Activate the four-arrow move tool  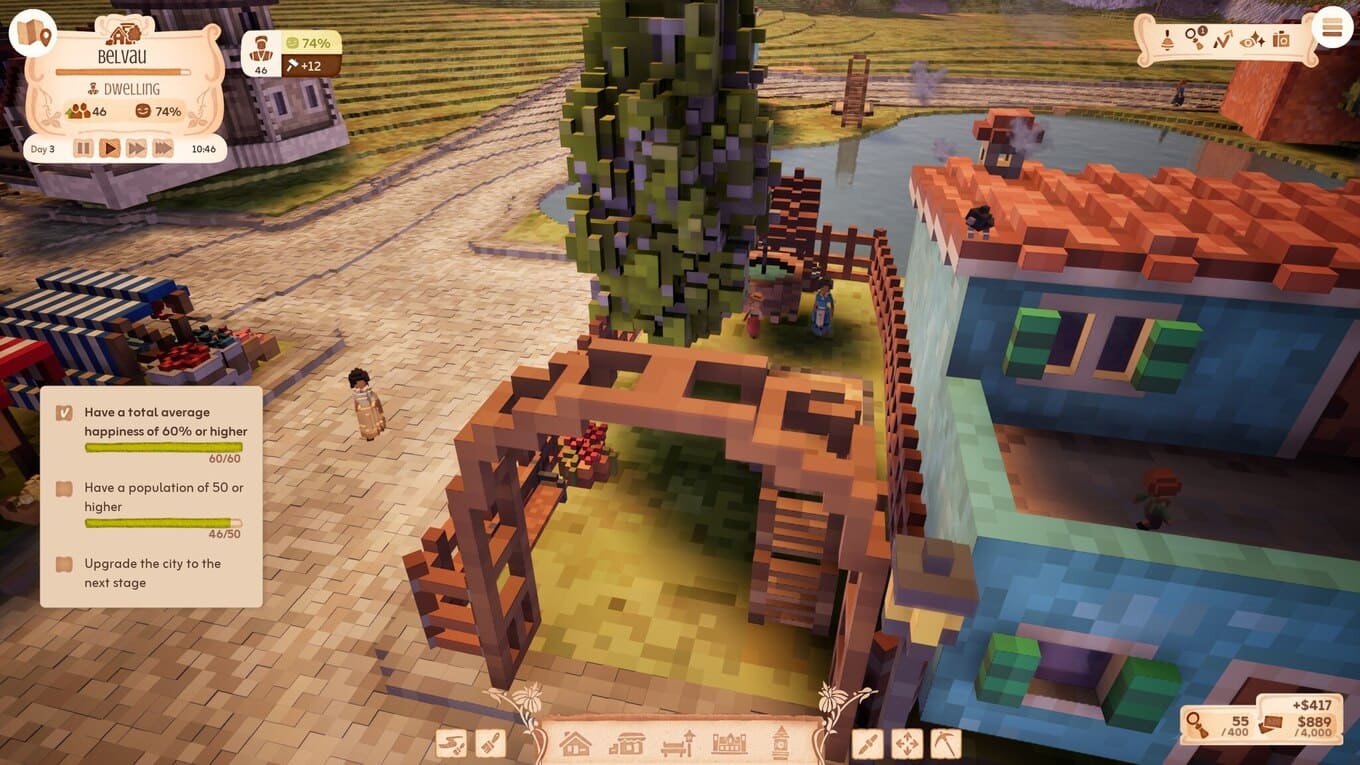(906, 743)
